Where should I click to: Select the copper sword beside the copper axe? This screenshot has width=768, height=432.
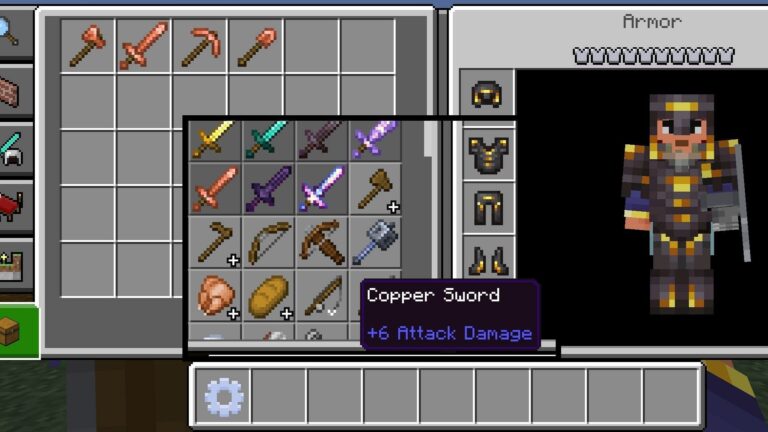[143, 46]
